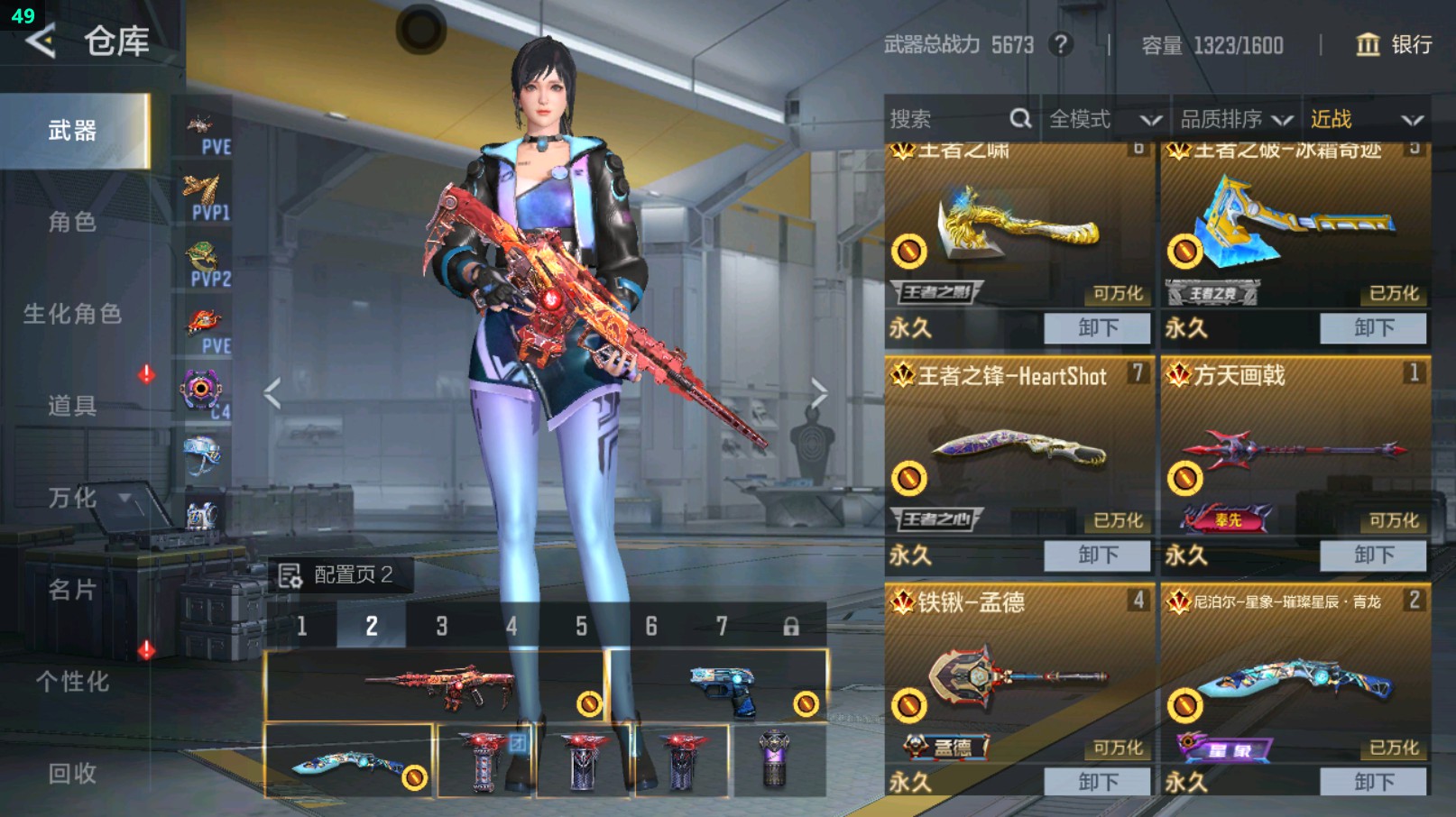Open the 银行 bank
This screenshot has height=817, width=1456.
click(x=1394, y=44)
